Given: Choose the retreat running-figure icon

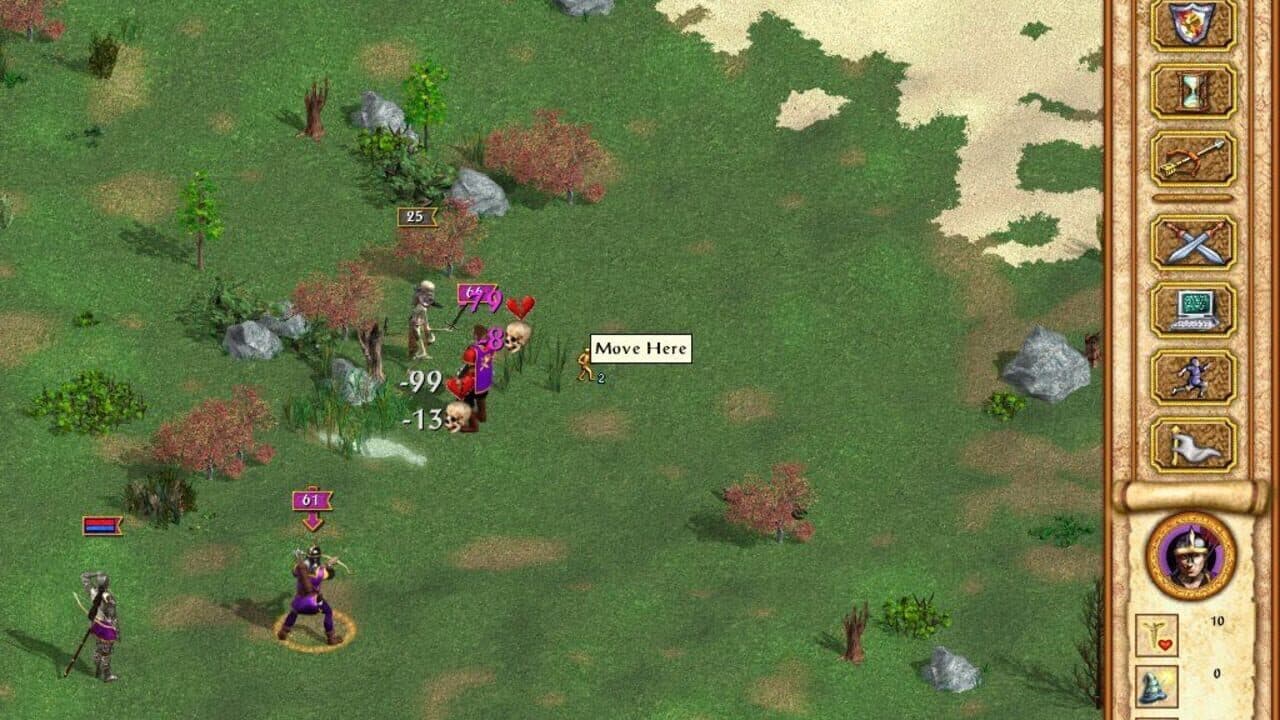Looking at the screenshot, I should click(1192, 378).
